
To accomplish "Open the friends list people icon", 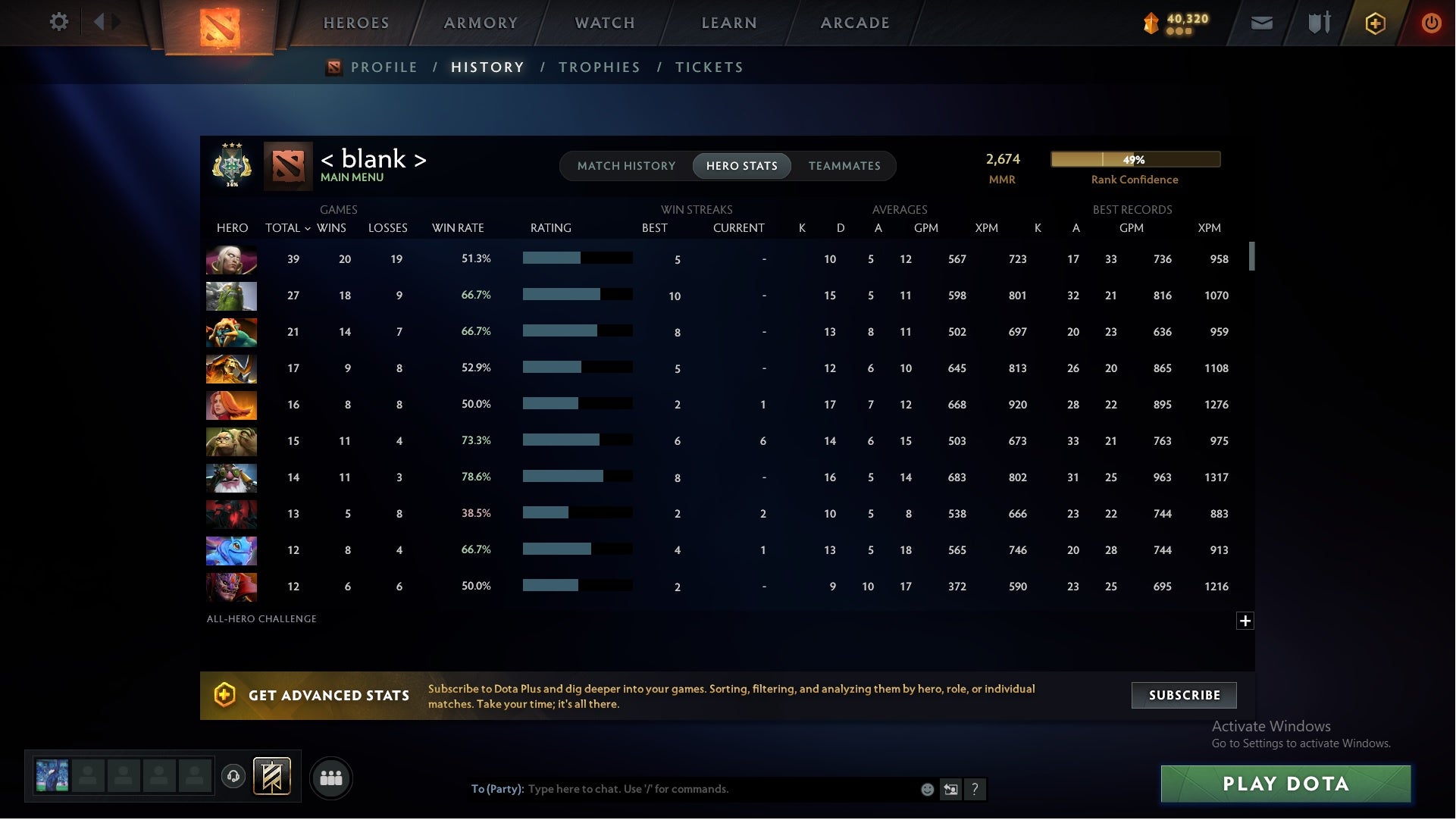I will (x=331, y=778).
